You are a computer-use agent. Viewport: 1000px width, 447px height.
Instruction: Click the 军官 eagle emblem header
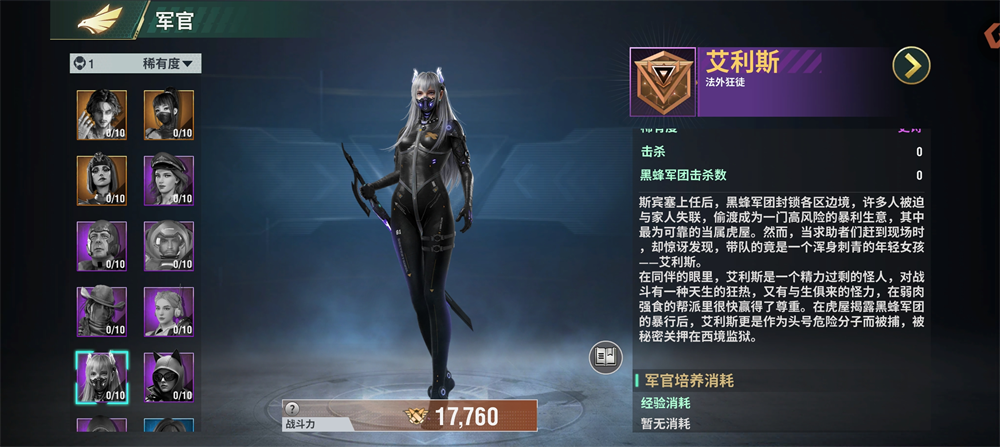coord(100,18)
